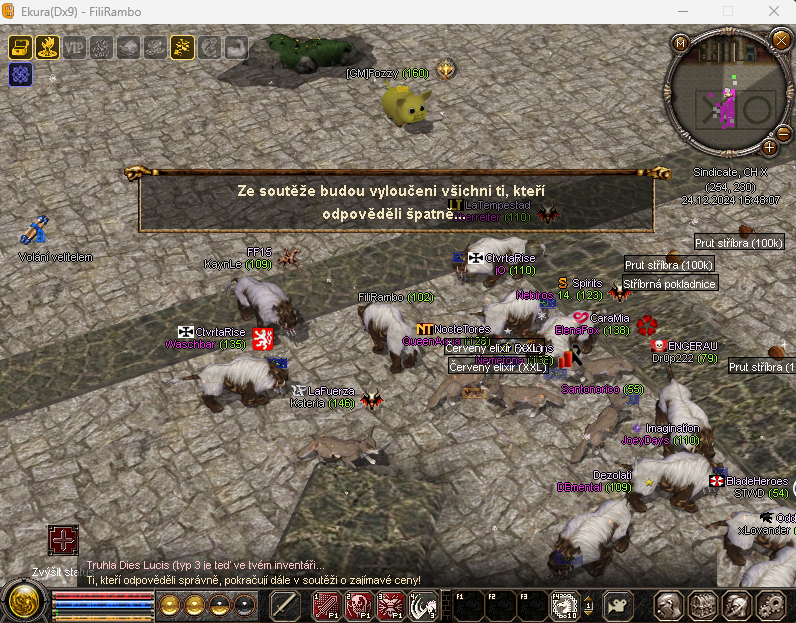
Task: Click the red cross Zvýšit stat button
Action: coord(63,541)
